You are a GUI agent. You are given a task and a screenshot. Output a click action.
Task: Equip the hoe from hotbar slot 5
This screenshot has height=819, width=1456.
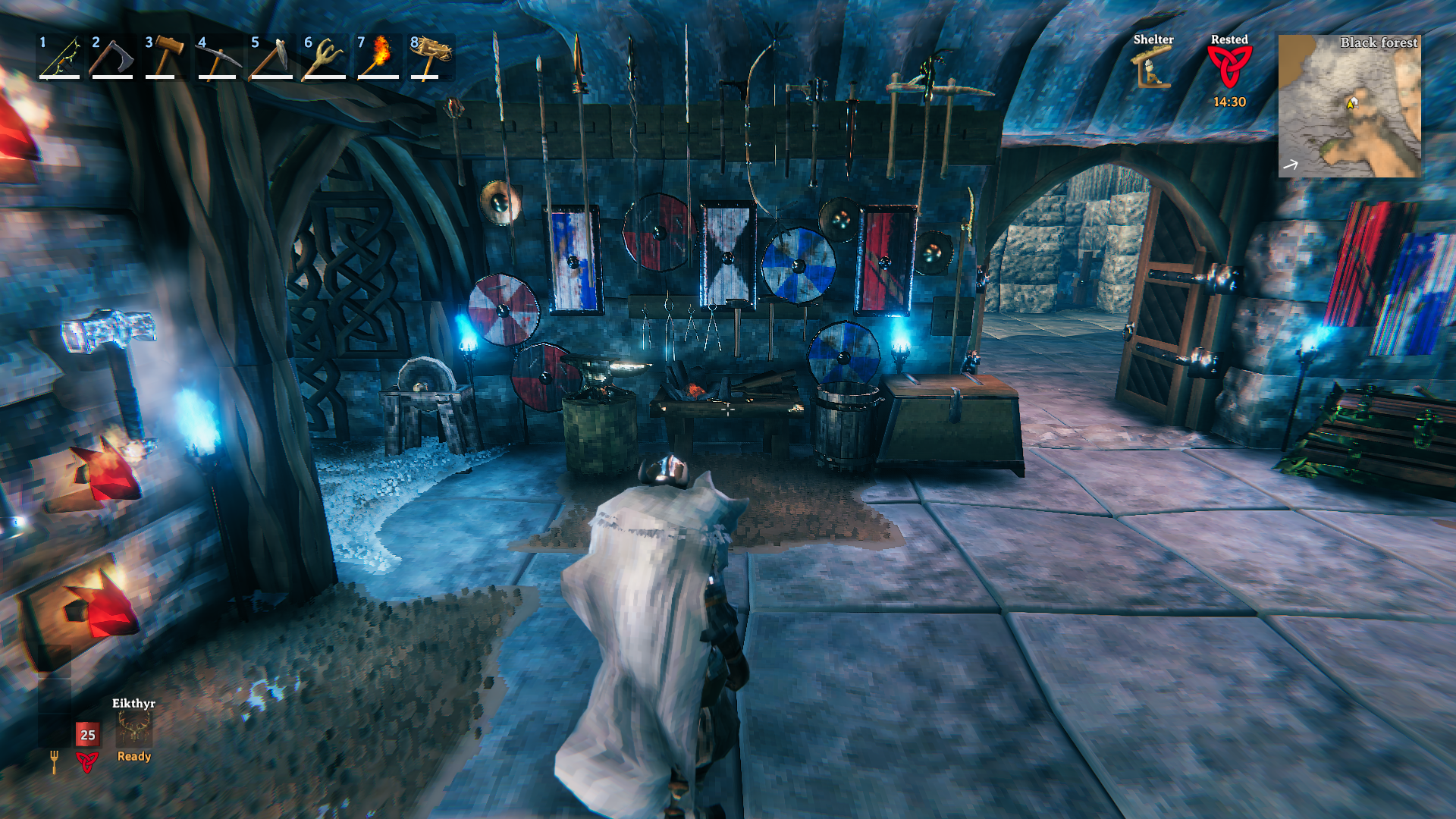click(271, 58)
